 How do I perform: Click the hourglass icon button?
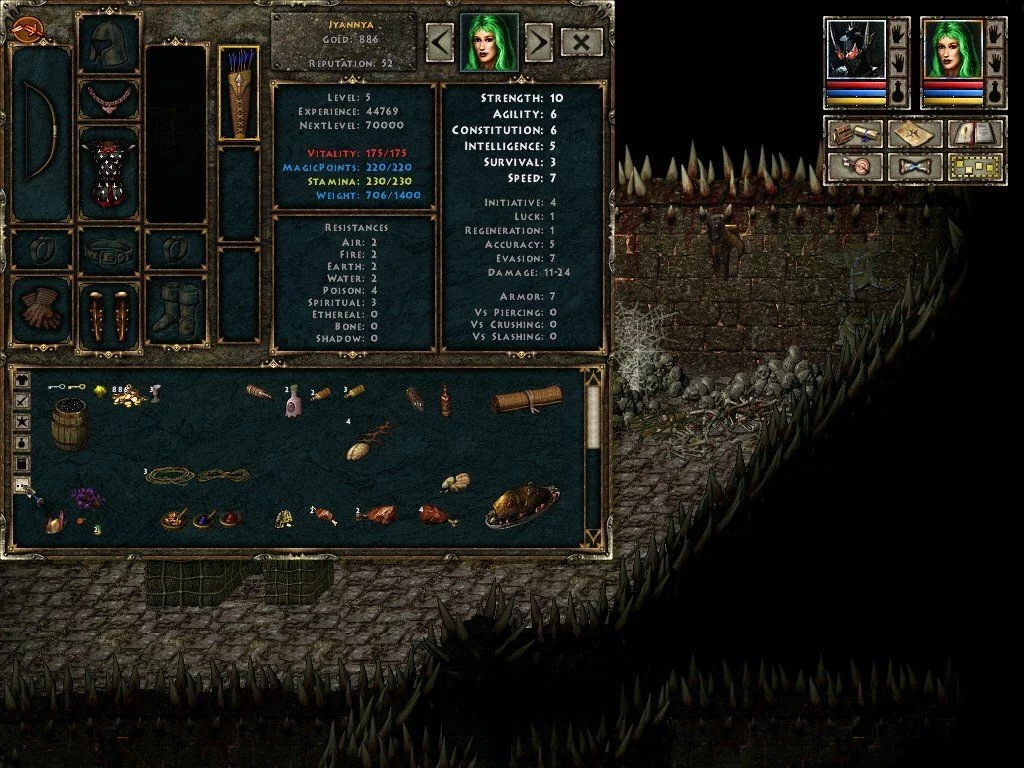tap(915, 166)
